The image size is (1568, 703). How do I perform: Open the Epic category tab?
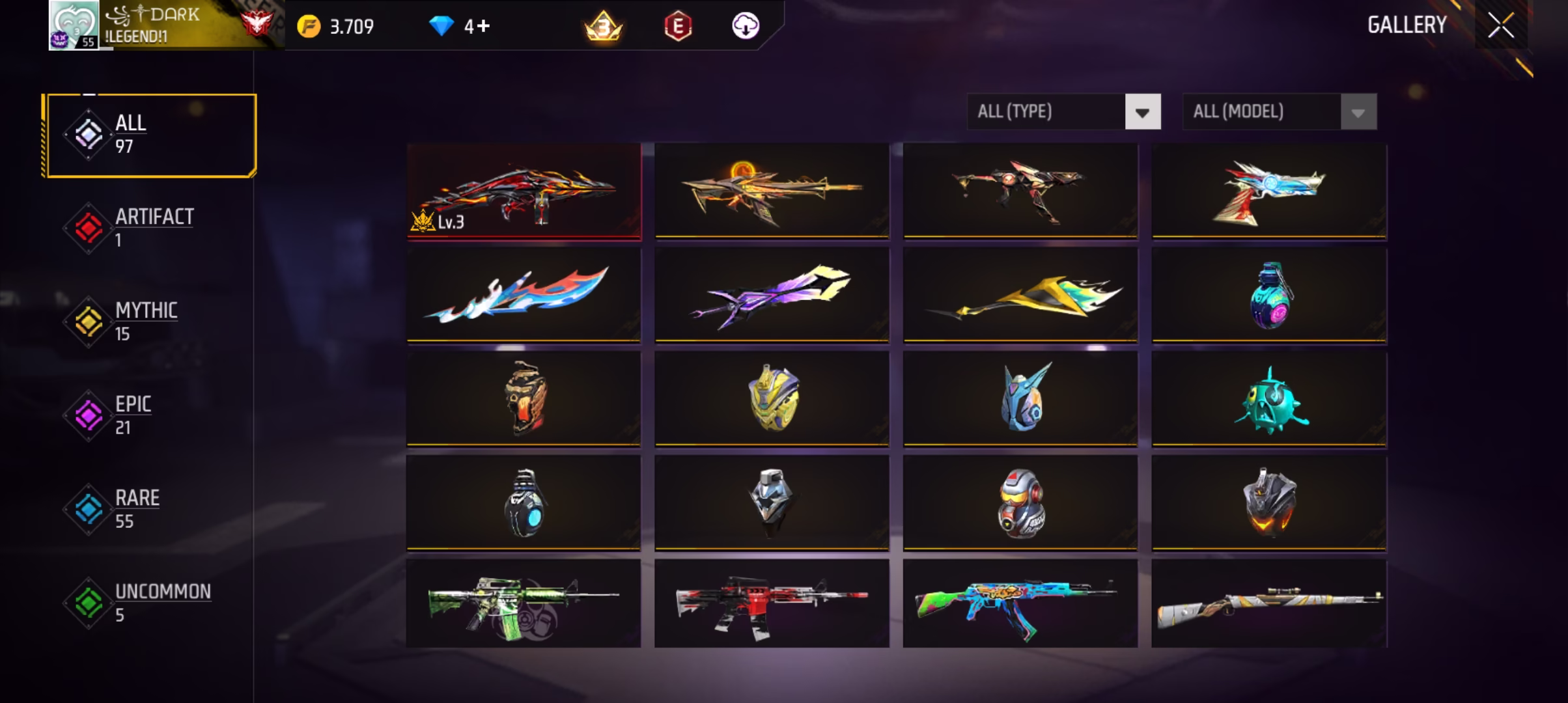(x=151, y=415)
